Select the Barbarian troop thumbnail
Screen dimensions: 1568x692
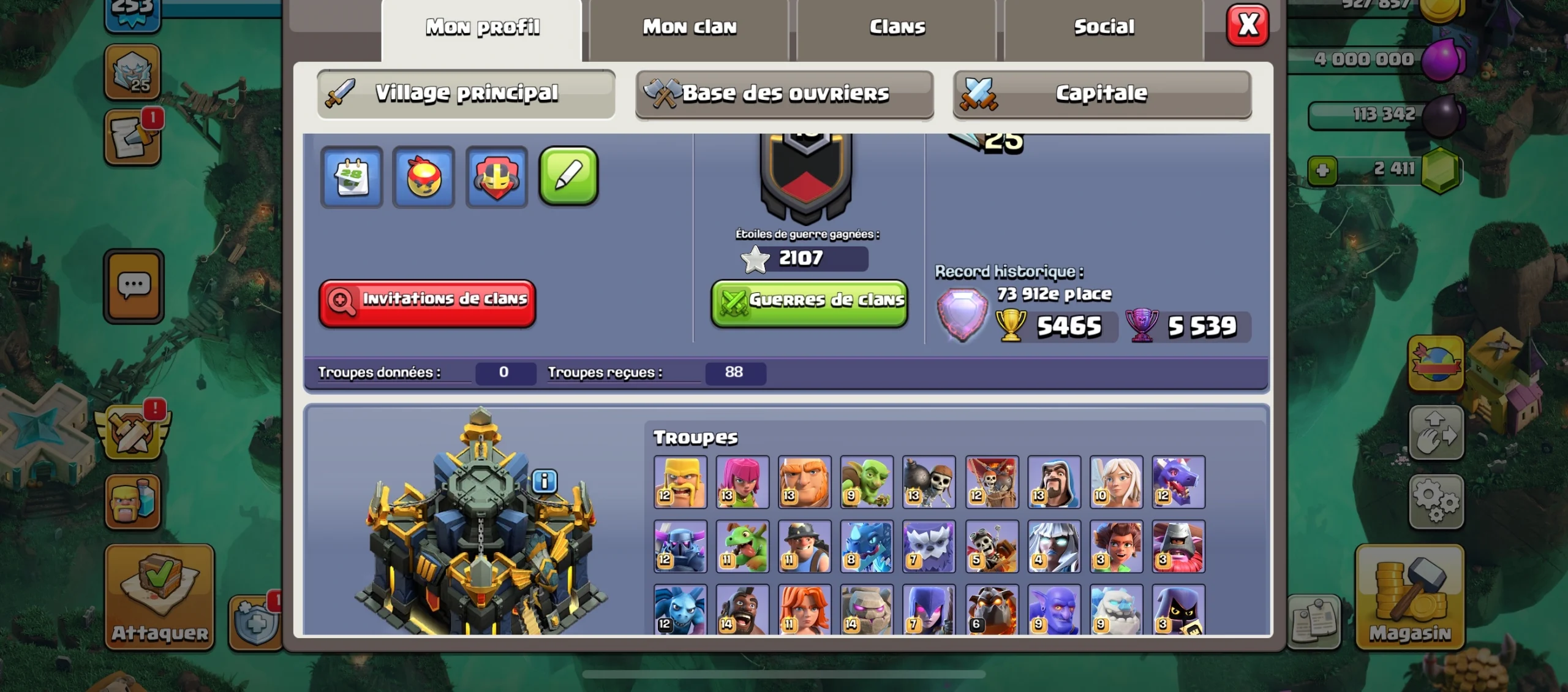(680, 482)
